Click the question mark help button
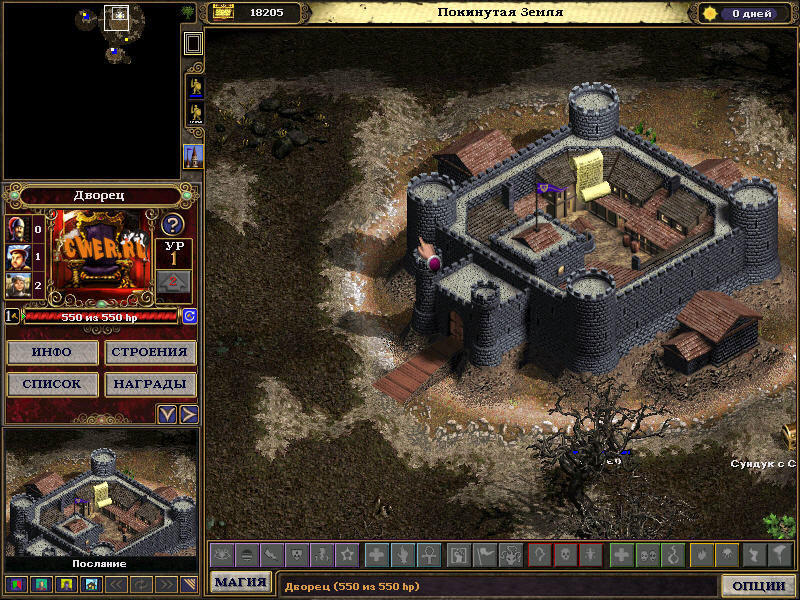800x600 pixels. 173,224
